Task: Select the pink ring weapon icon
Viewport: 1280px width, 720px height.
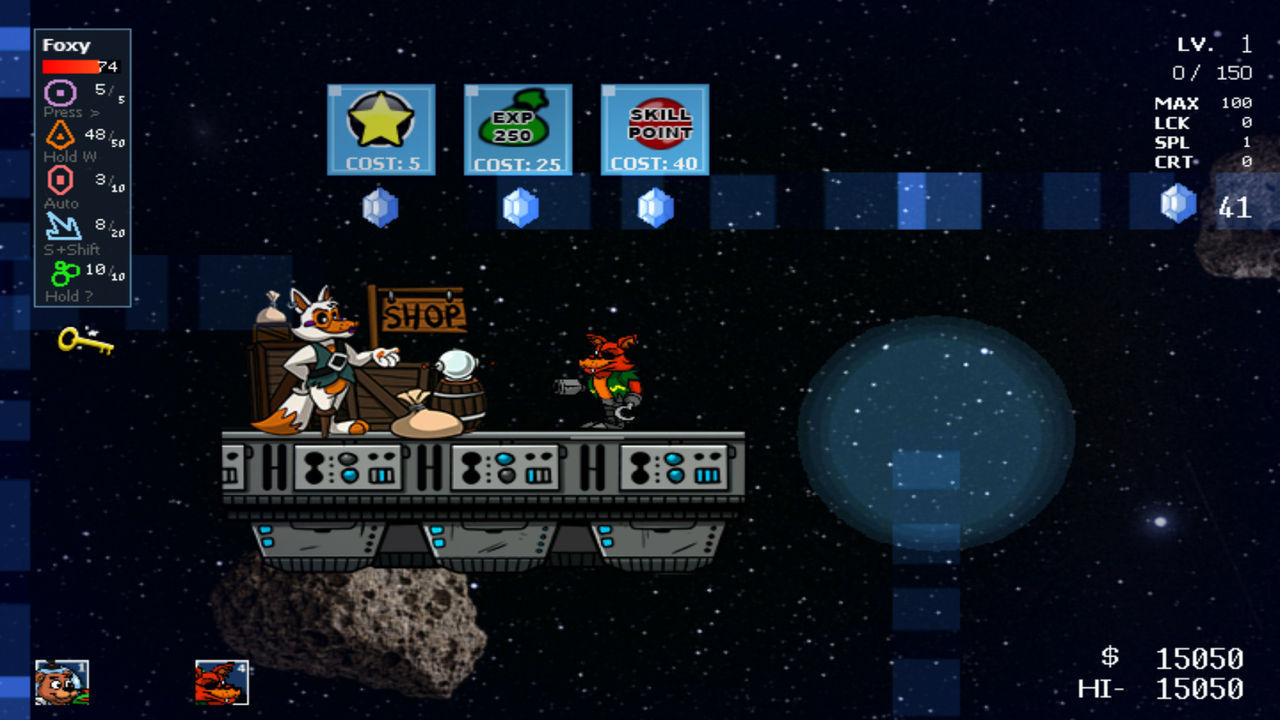Action: click(x=62, y=92)
